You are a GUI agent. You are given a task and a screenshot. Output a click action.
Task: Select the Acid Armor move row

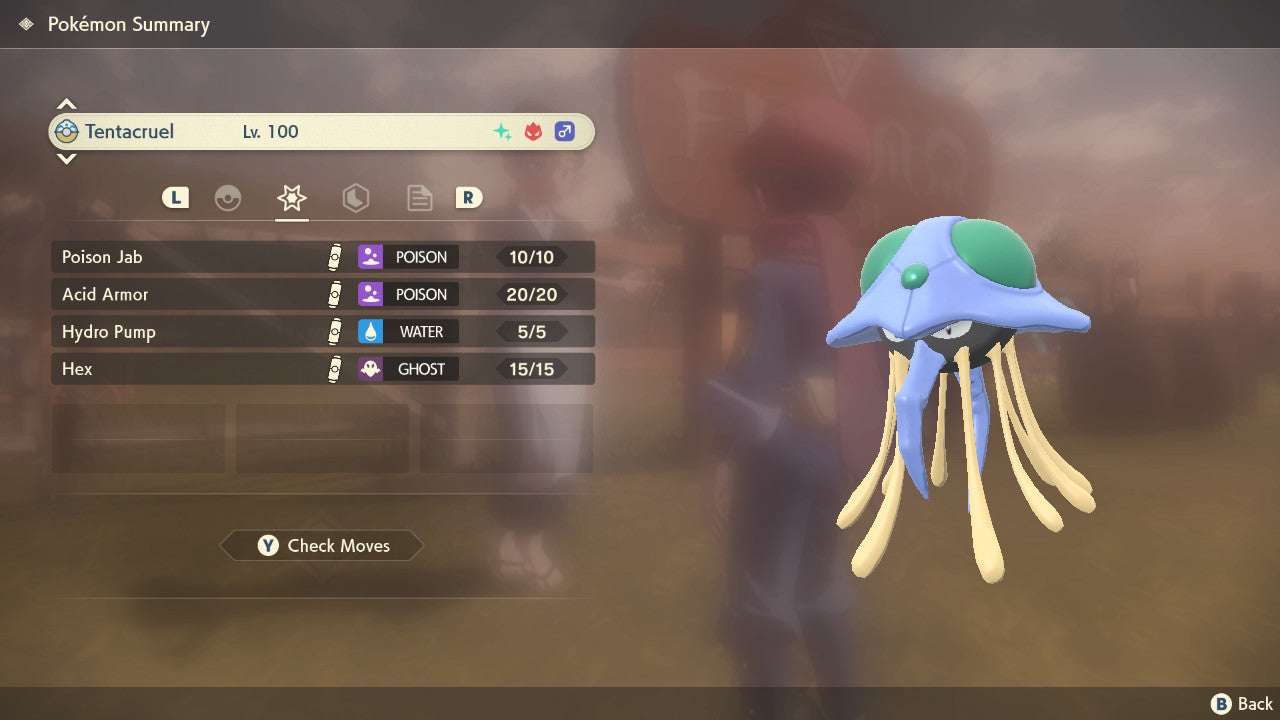pos(322,294)
